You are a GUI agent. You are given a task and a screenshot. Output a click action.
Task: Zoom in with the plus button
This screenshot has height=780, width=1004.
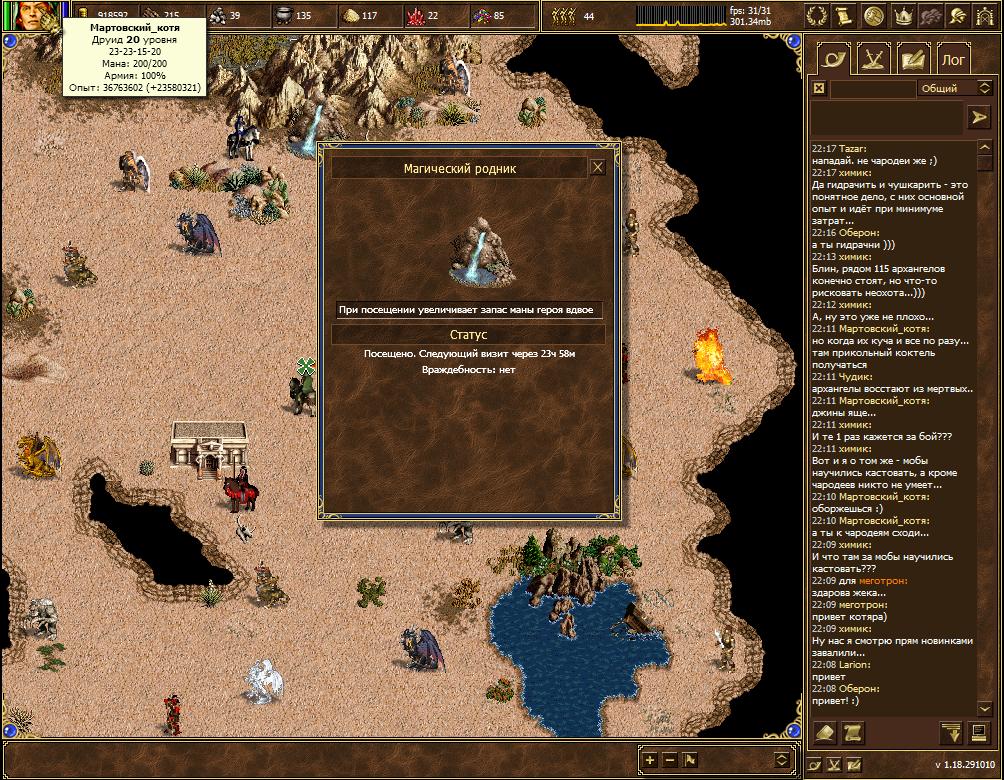point(651,759)
